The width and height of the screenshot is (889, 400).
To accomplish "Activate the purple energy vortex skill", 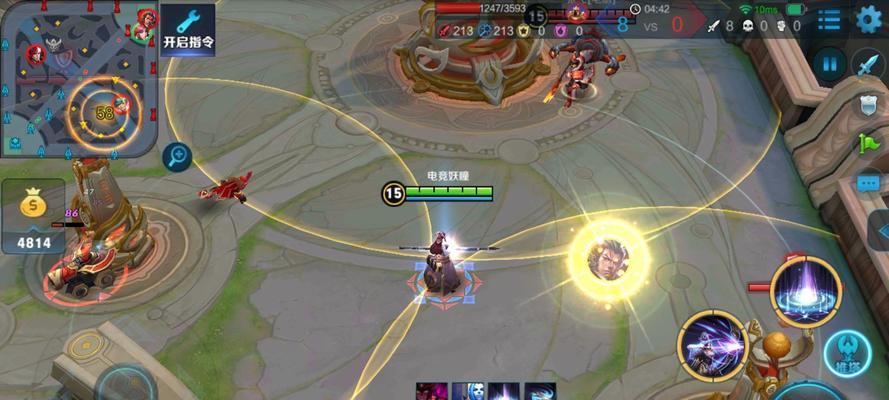I will coord(805,291).
